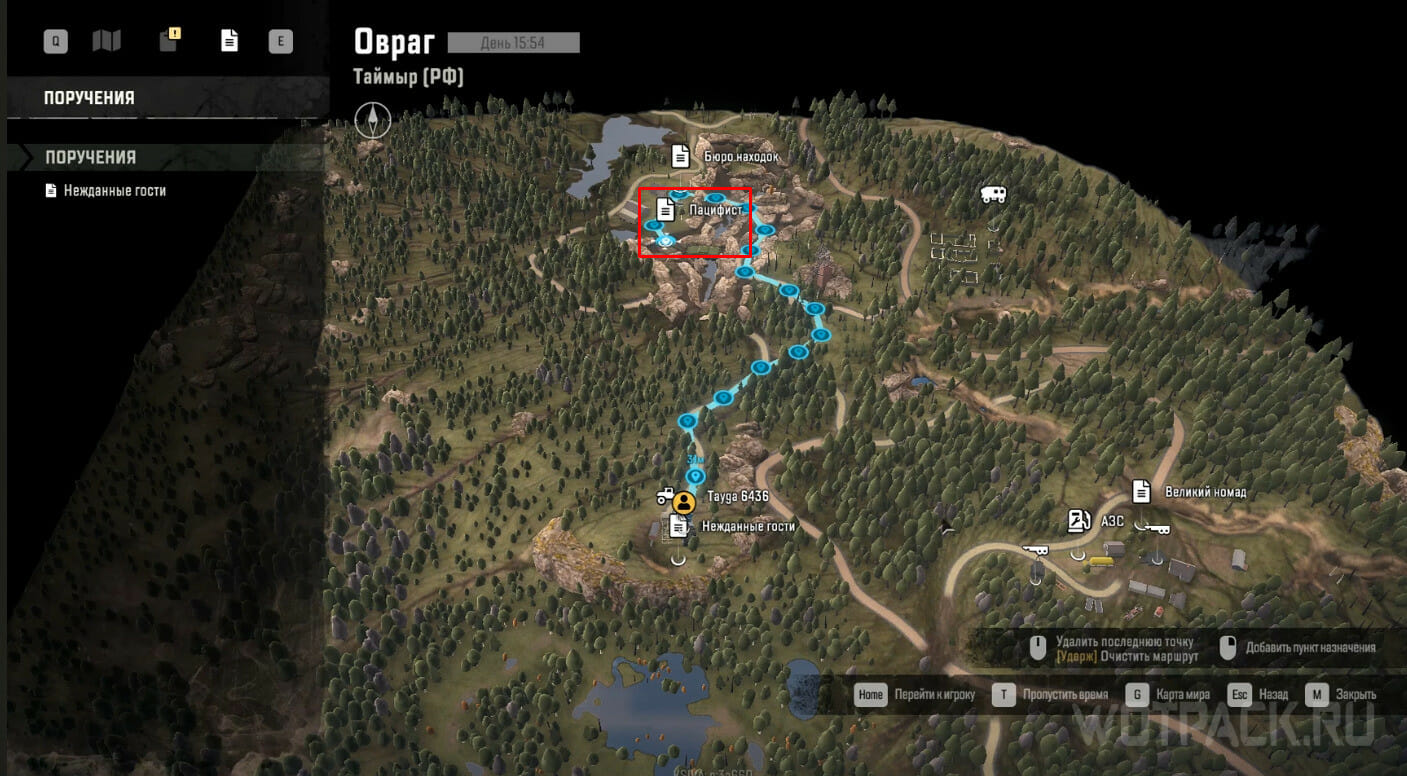1407x776 pixels.
Task: Select the white trailer icon in the map's northeast
Action: tap(993, 195)
